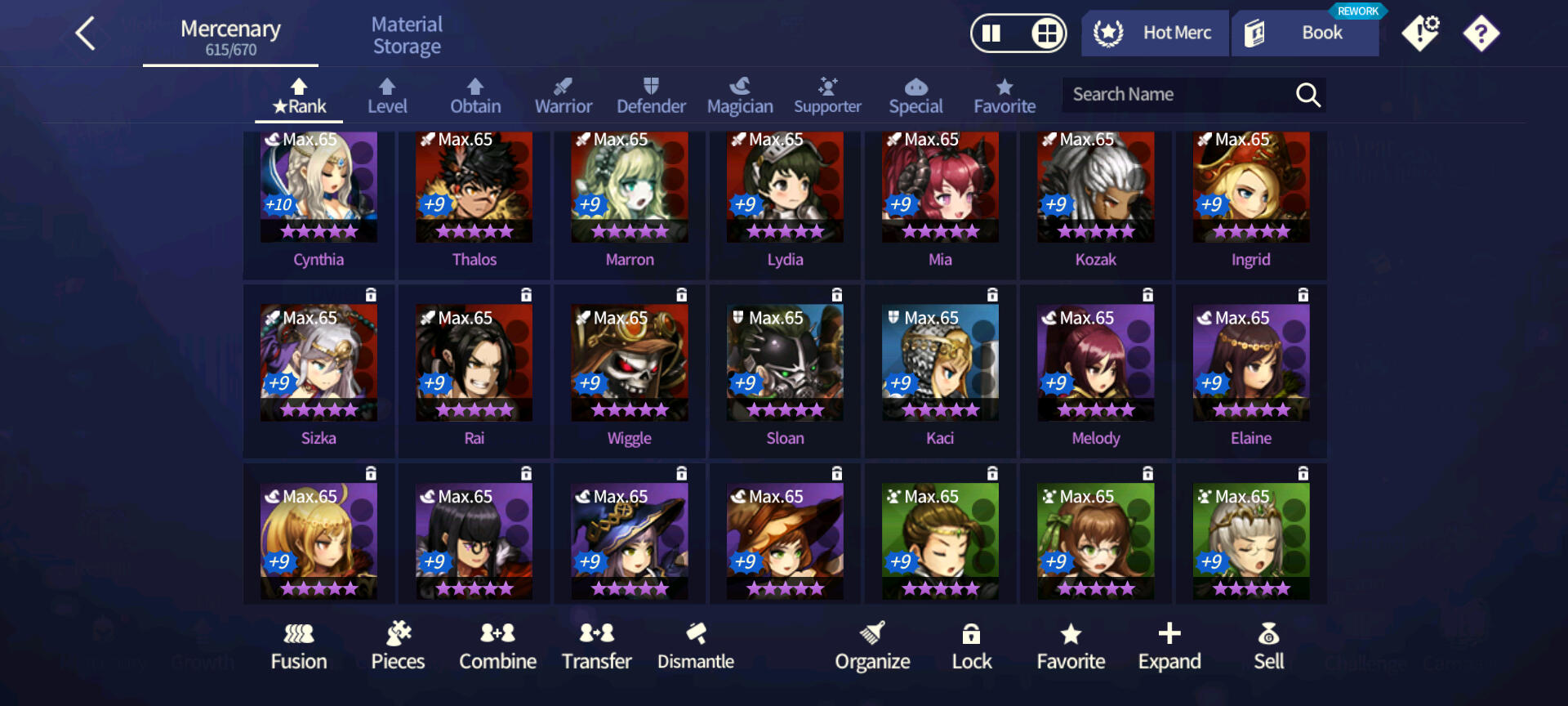Screen dimensions: 1568x706
Task: Select the Cynthia mercenary card
Action: coord(318,200)
